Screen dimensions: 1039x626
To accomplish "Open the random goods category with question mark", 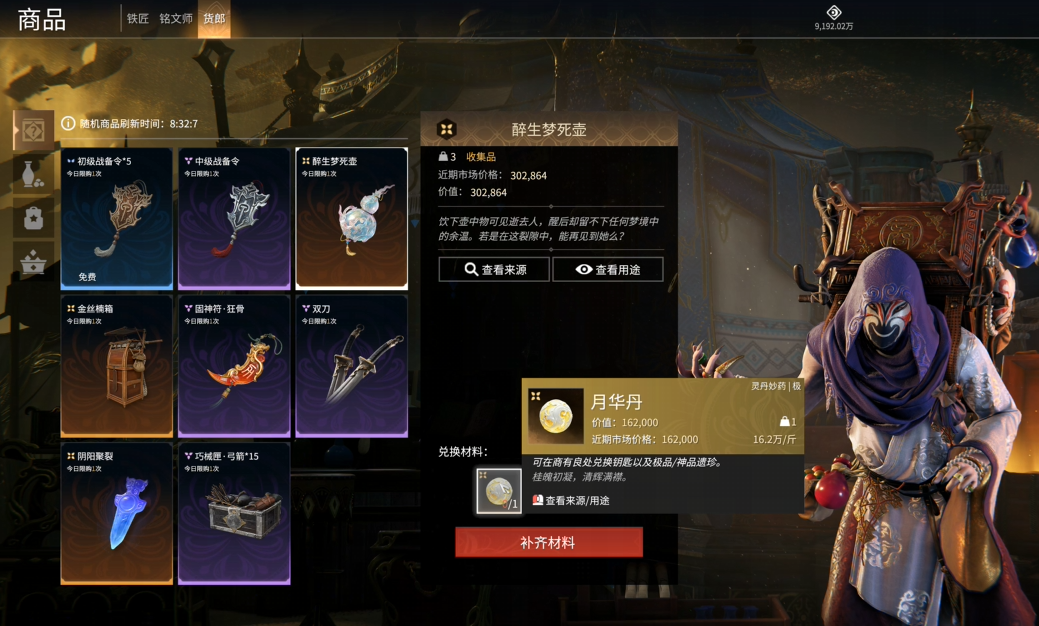I will coord(33,130).
